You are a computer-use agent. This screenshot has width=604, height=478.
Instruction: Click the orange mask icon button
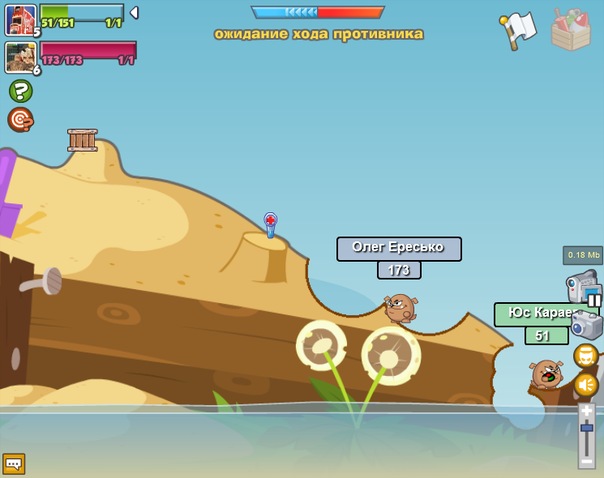(x=585, y=356)
